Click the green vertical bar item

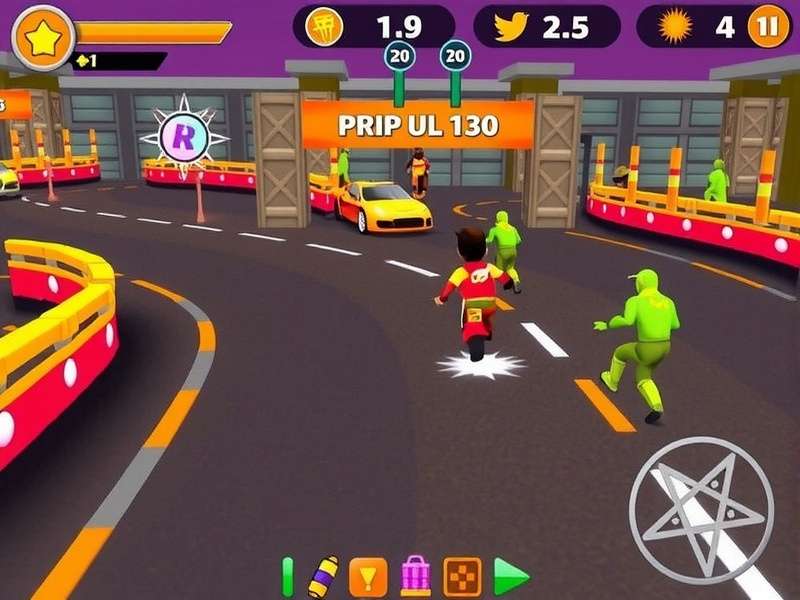(288, 576)
